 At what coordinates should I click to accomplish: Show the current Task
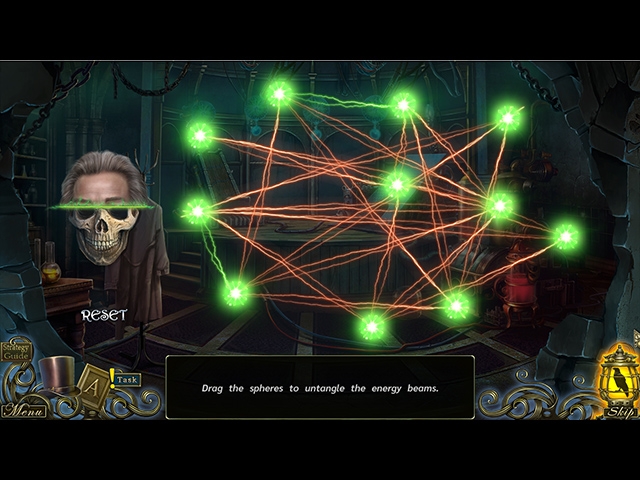(x=127, y=380)
